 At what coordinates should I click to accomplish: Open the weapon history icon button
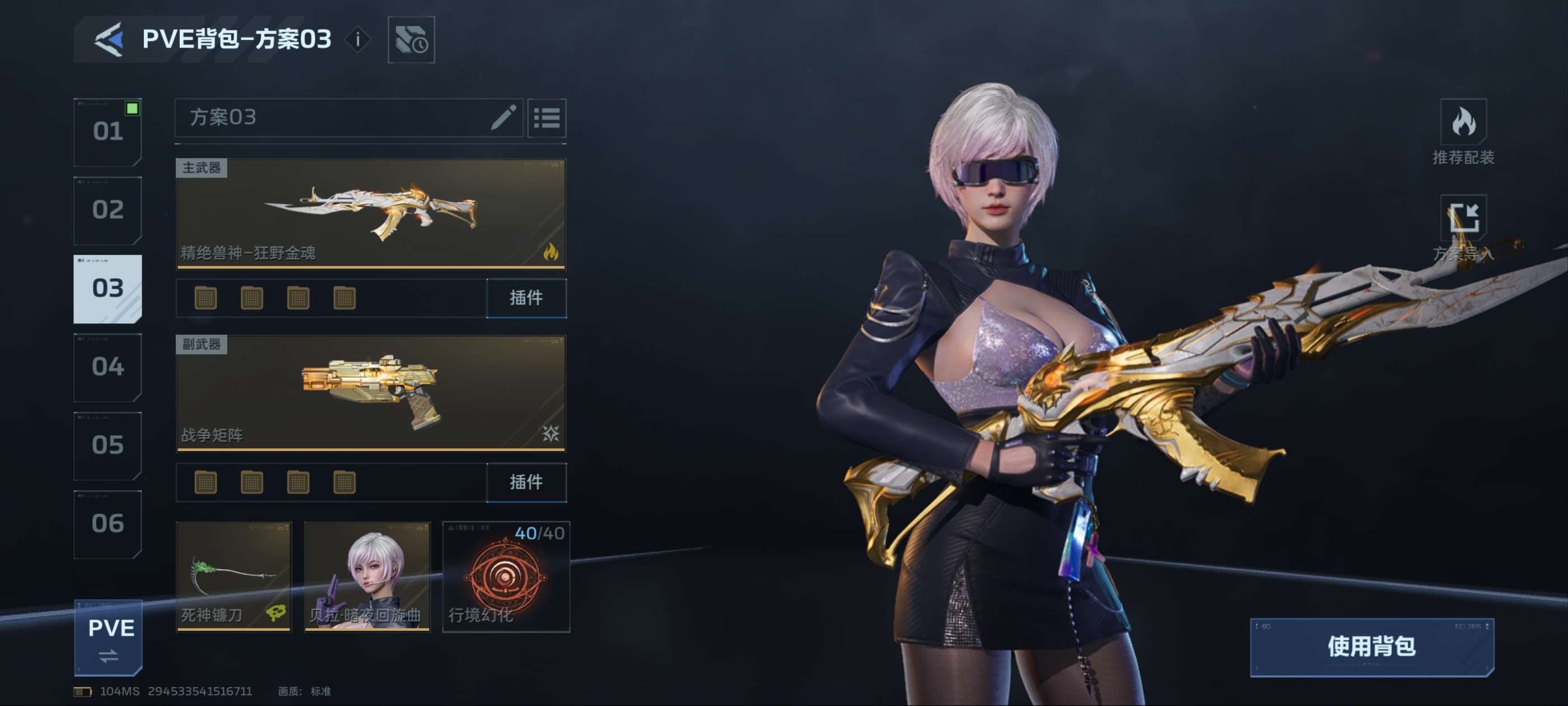click(412, 40)
